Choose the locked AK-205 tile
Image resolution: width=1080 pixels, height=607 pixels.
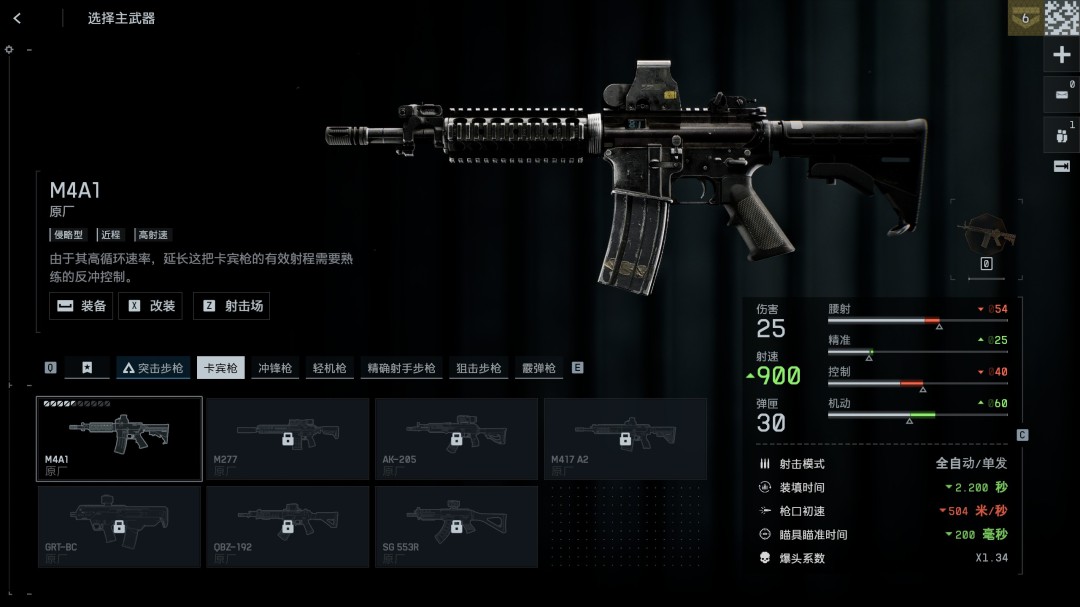point(456,438)
